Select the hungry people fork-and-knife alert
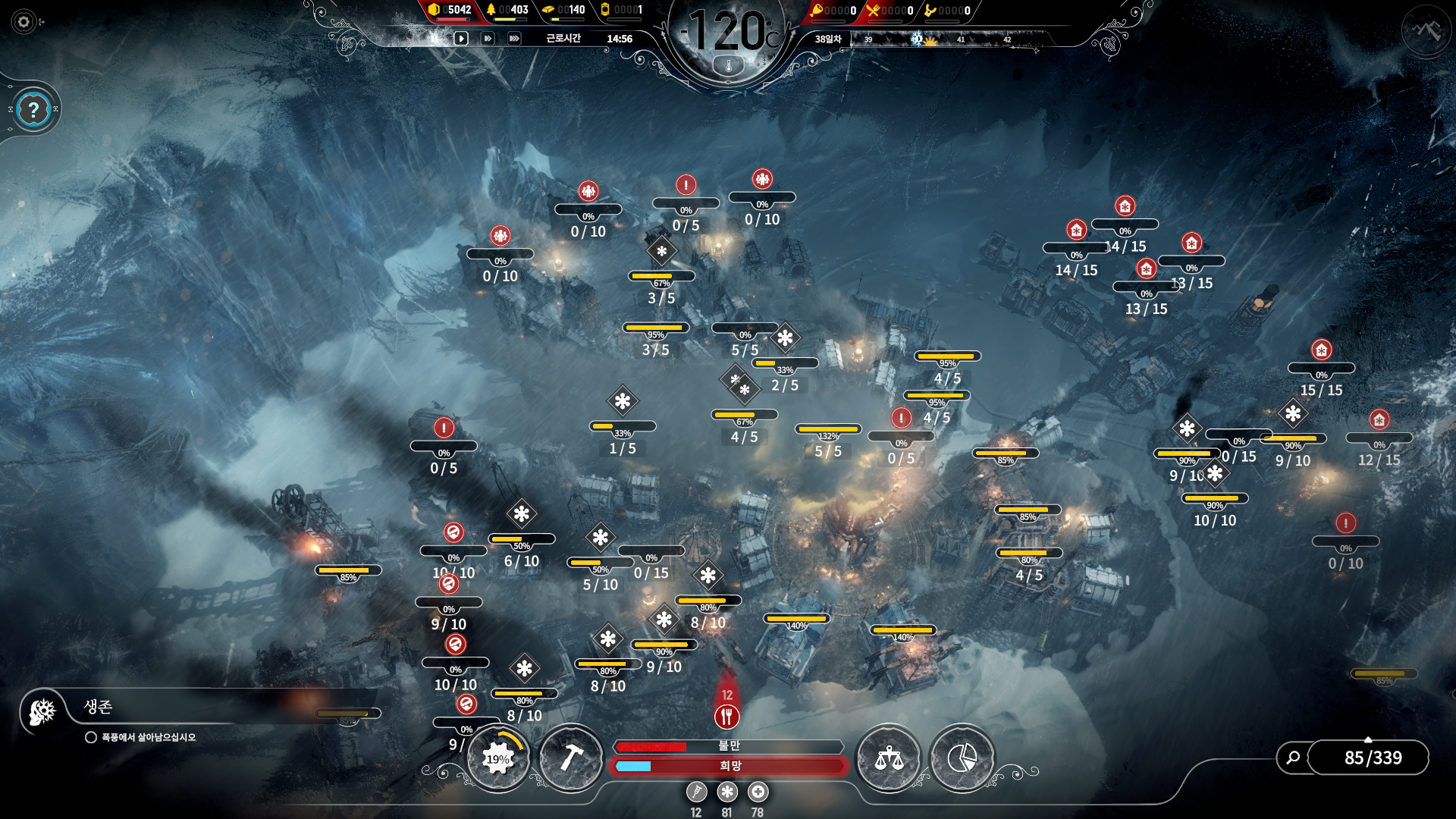 pos(726,716)
